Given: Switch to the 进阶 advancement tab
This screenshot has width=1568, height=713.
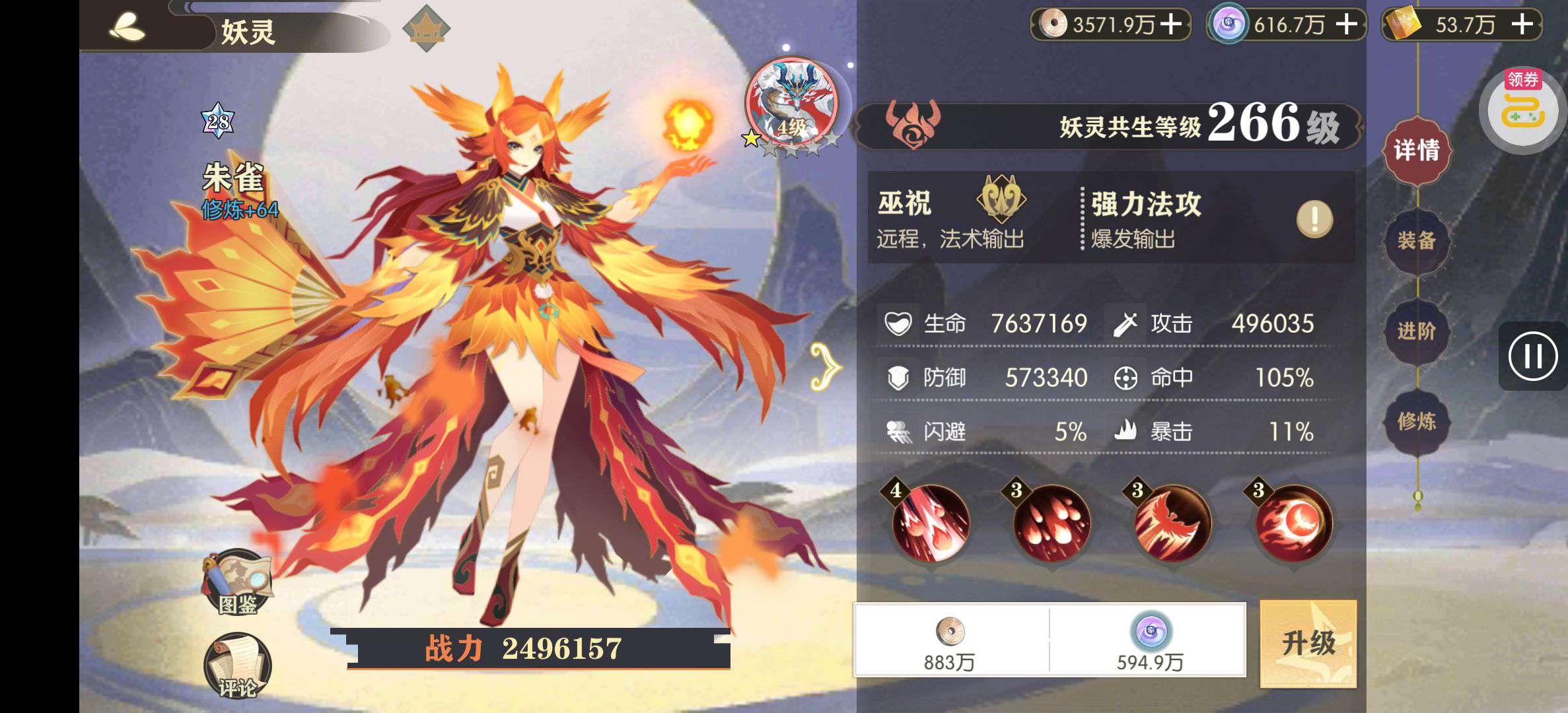Looking at the screenshot, I should tap(1416, 331).
